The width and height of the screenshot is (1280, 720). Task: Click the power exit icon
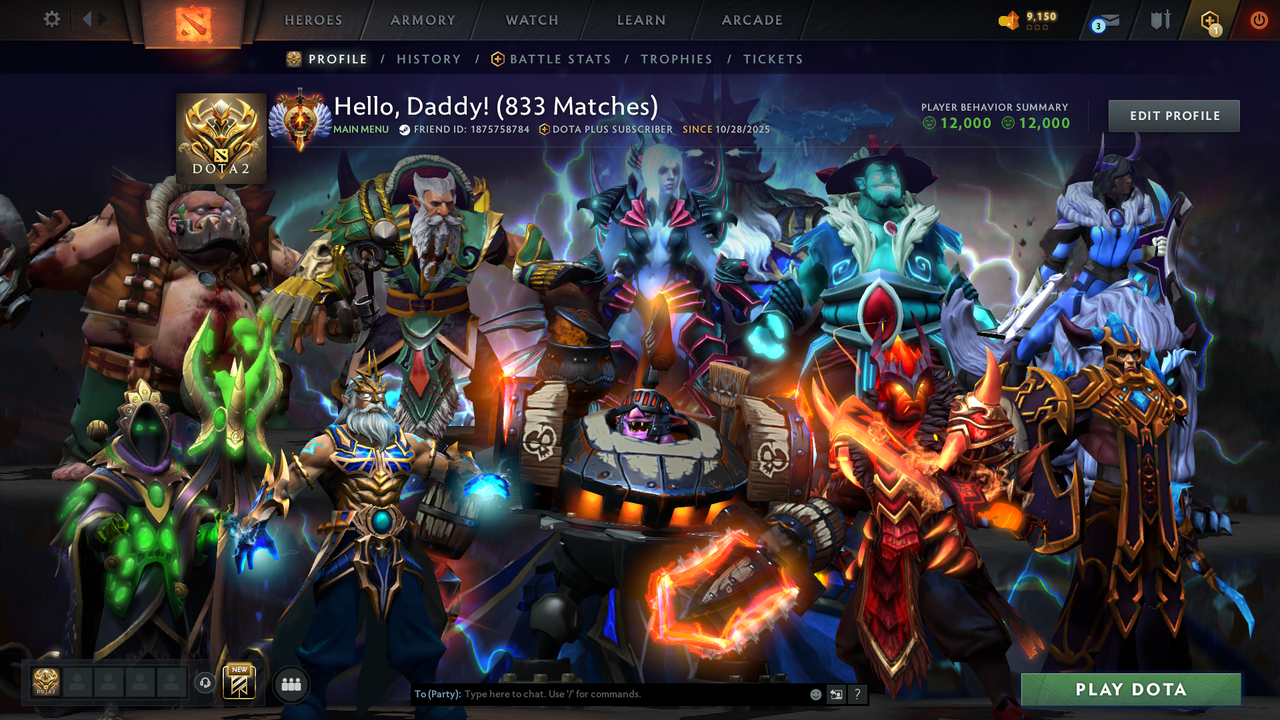tap(1258, 20)
